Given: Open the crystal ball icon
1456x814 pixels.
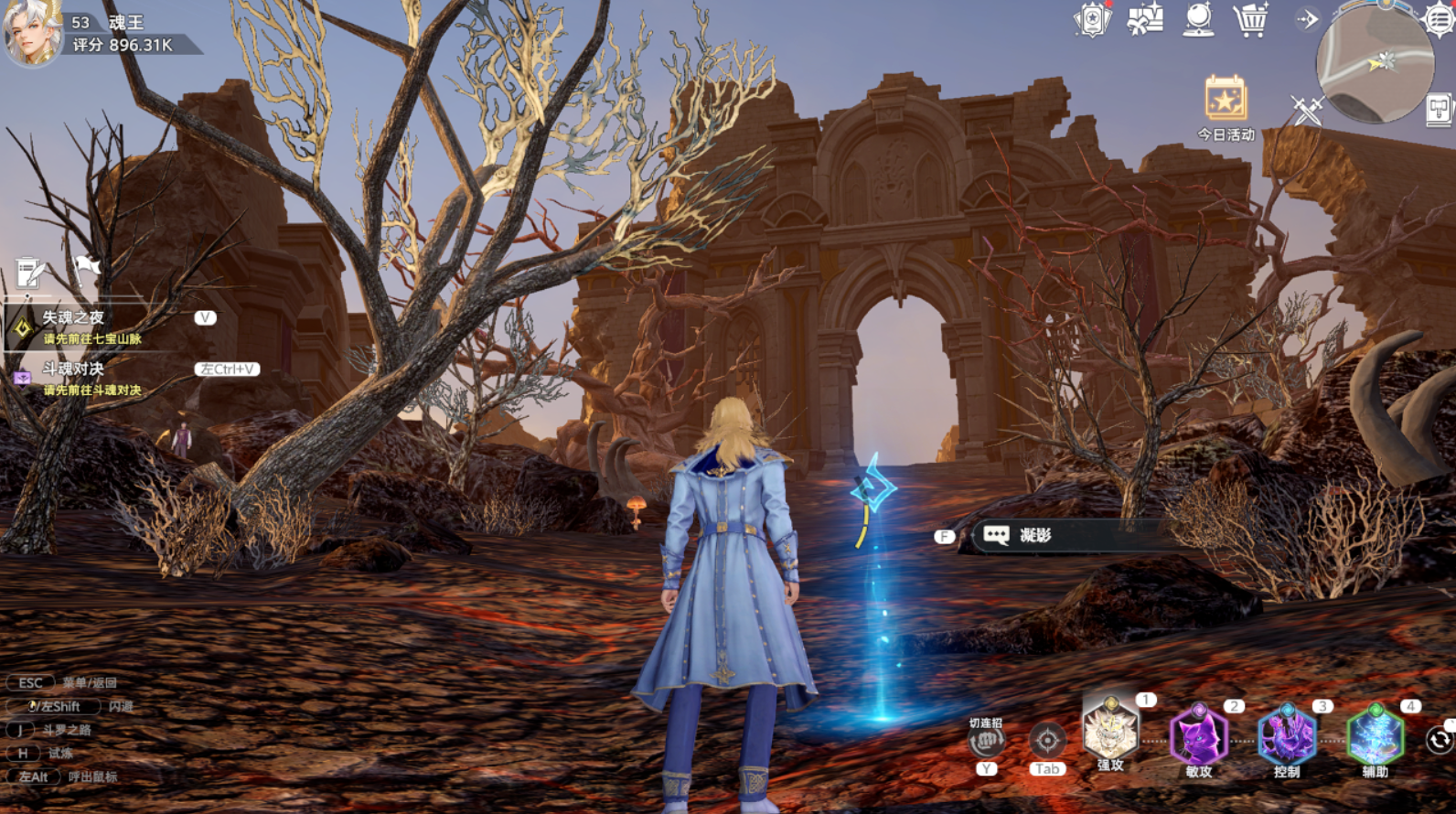Looking at the screenshot, I should click(x=1198, y=19).
